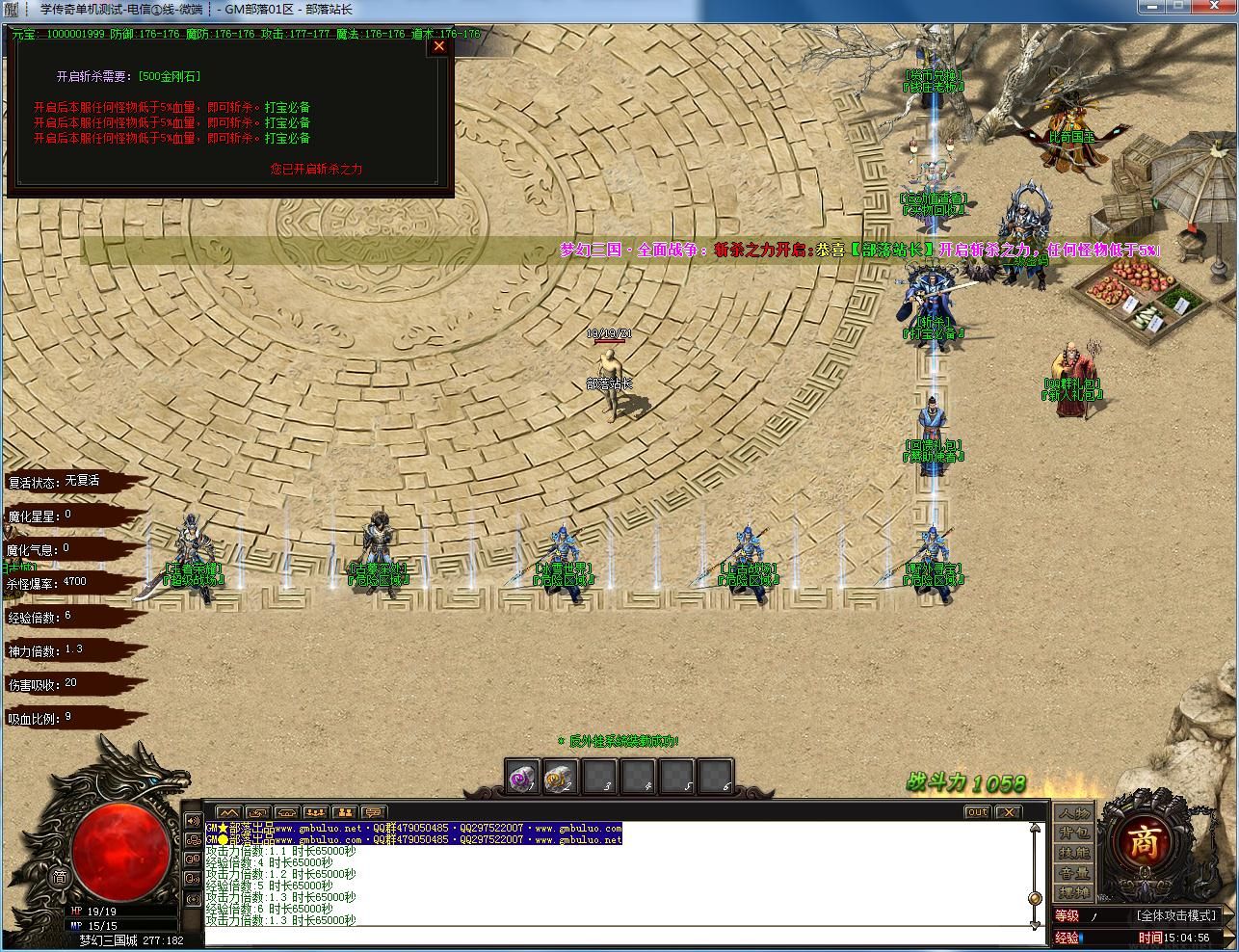Click the round 商 shop emblem
The image size is (1239, 952).
click(1144, 842)
